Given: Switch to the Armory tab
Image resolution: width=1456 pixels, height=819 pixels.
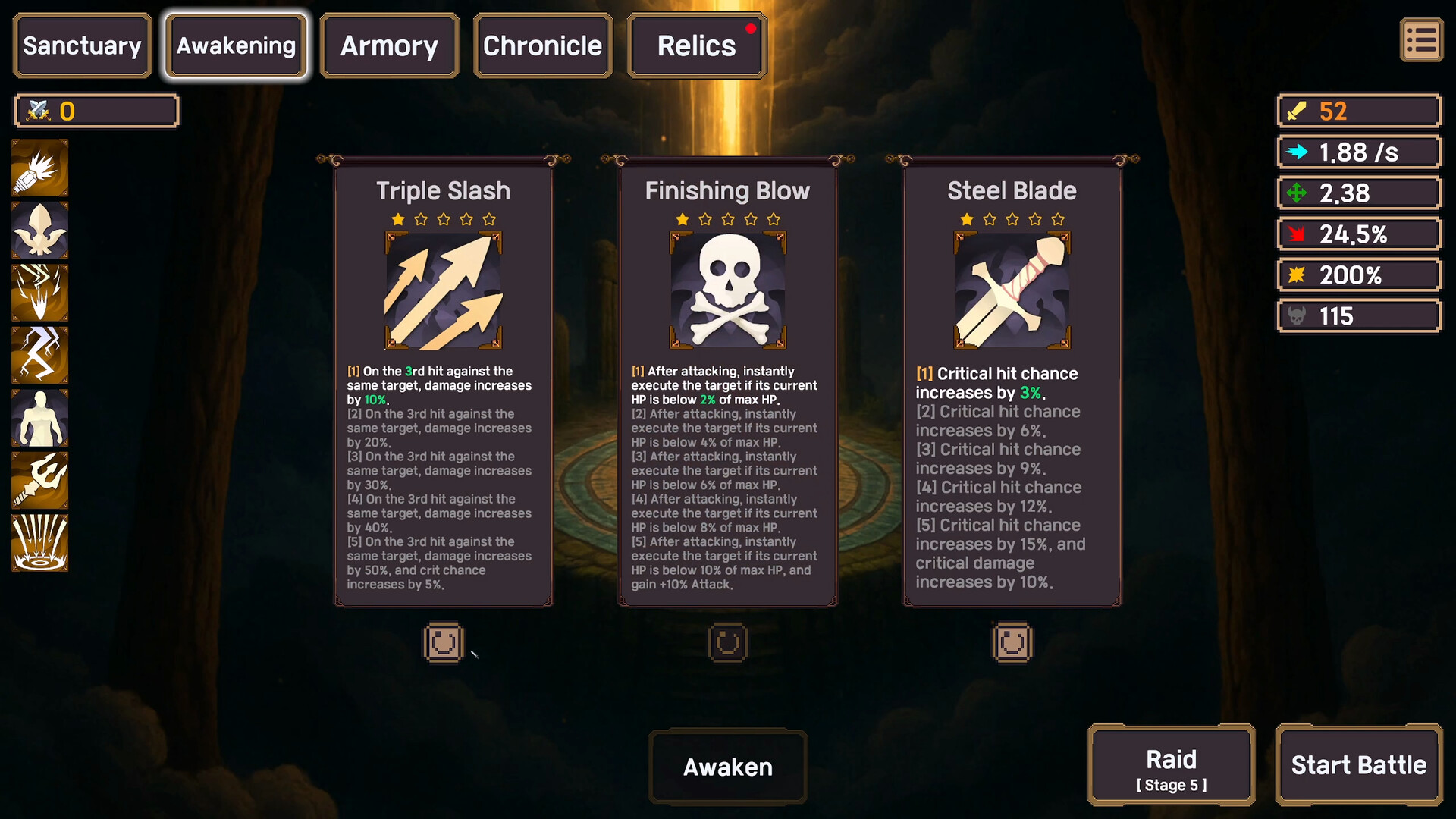Looking at the screenshot, I should (389, 45).
